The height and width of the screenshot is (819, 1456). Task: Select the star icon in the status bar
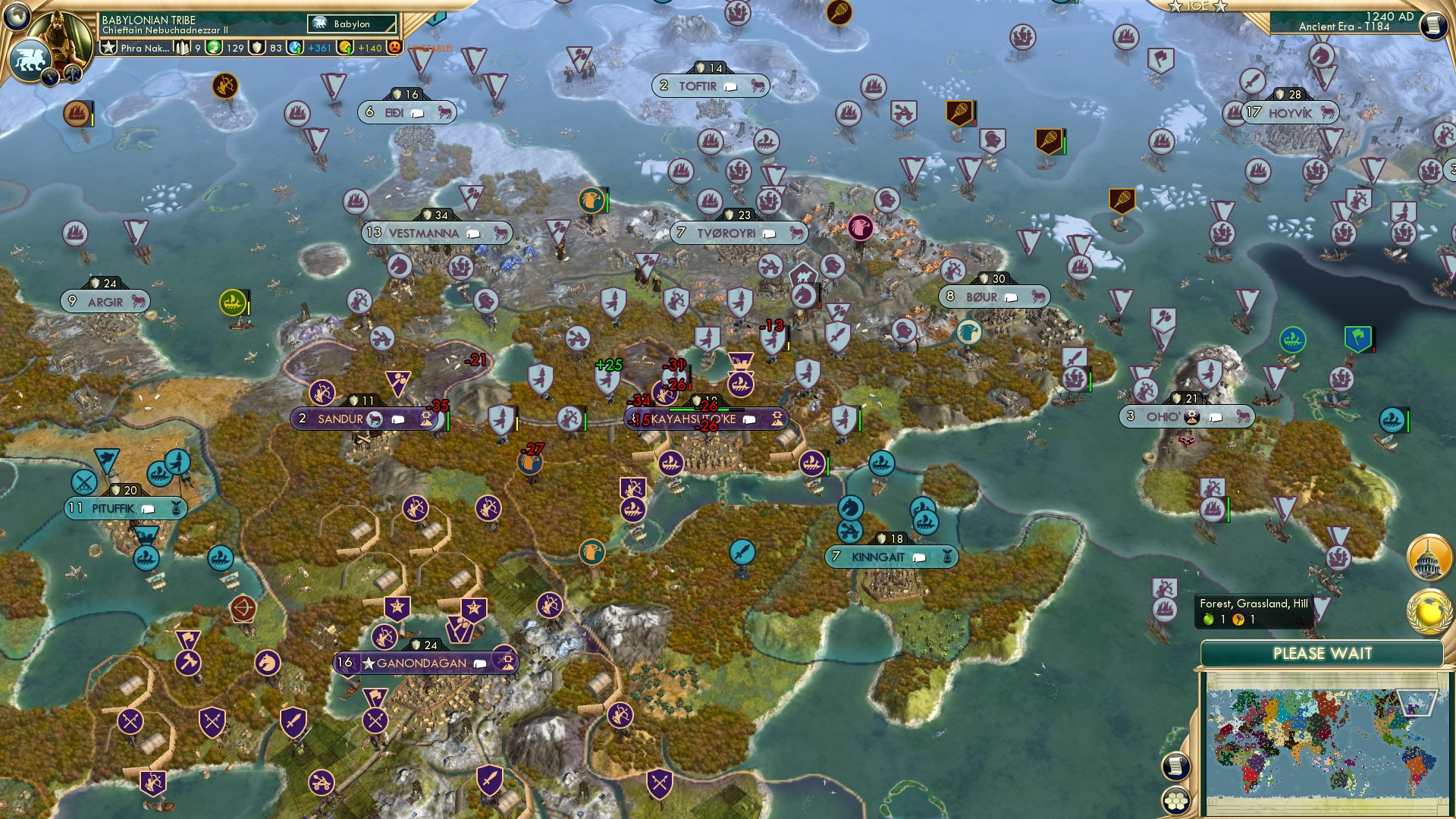tap(110, 49)
